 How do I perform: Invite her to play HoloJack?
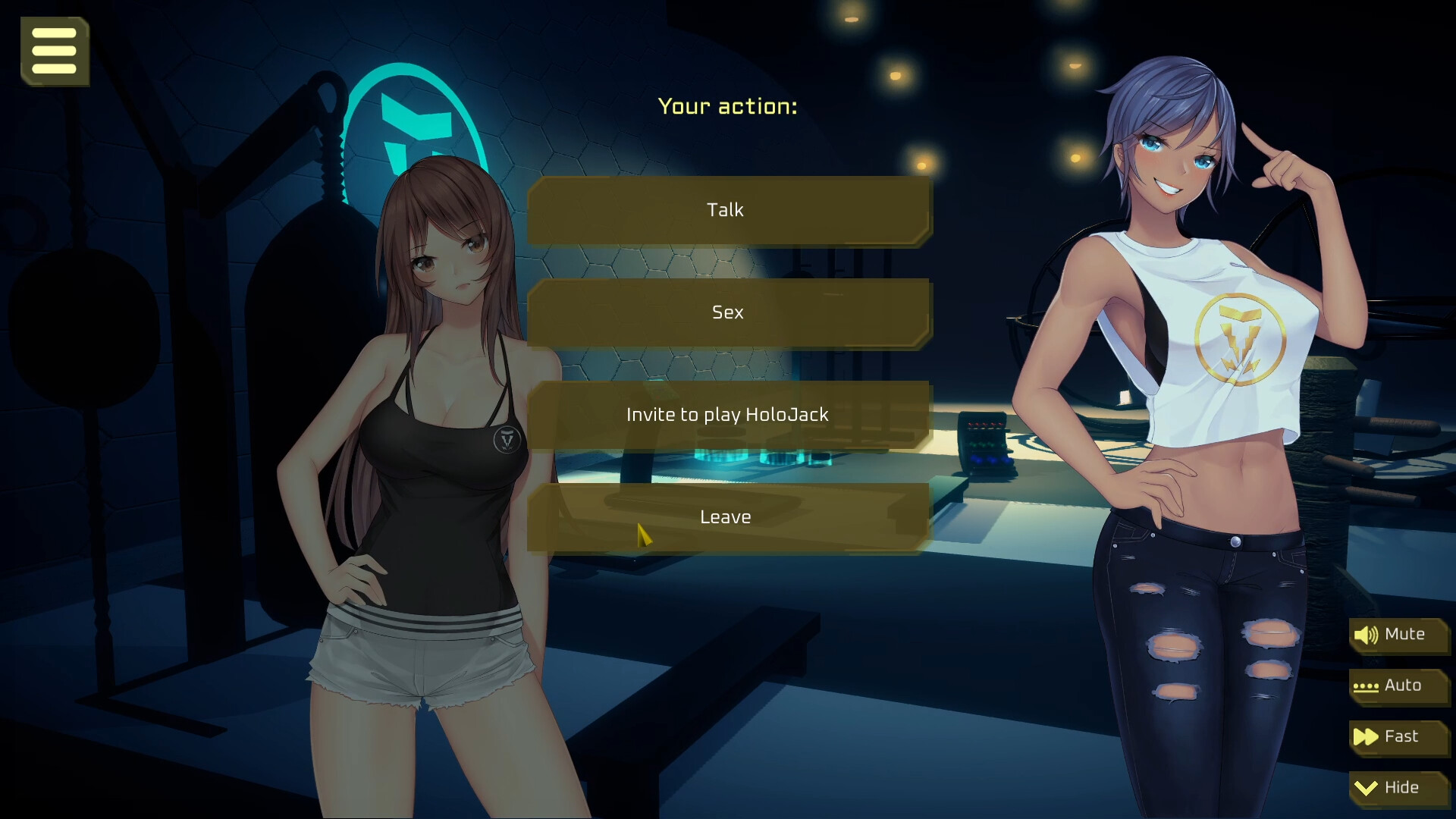[x=726, y=414]
